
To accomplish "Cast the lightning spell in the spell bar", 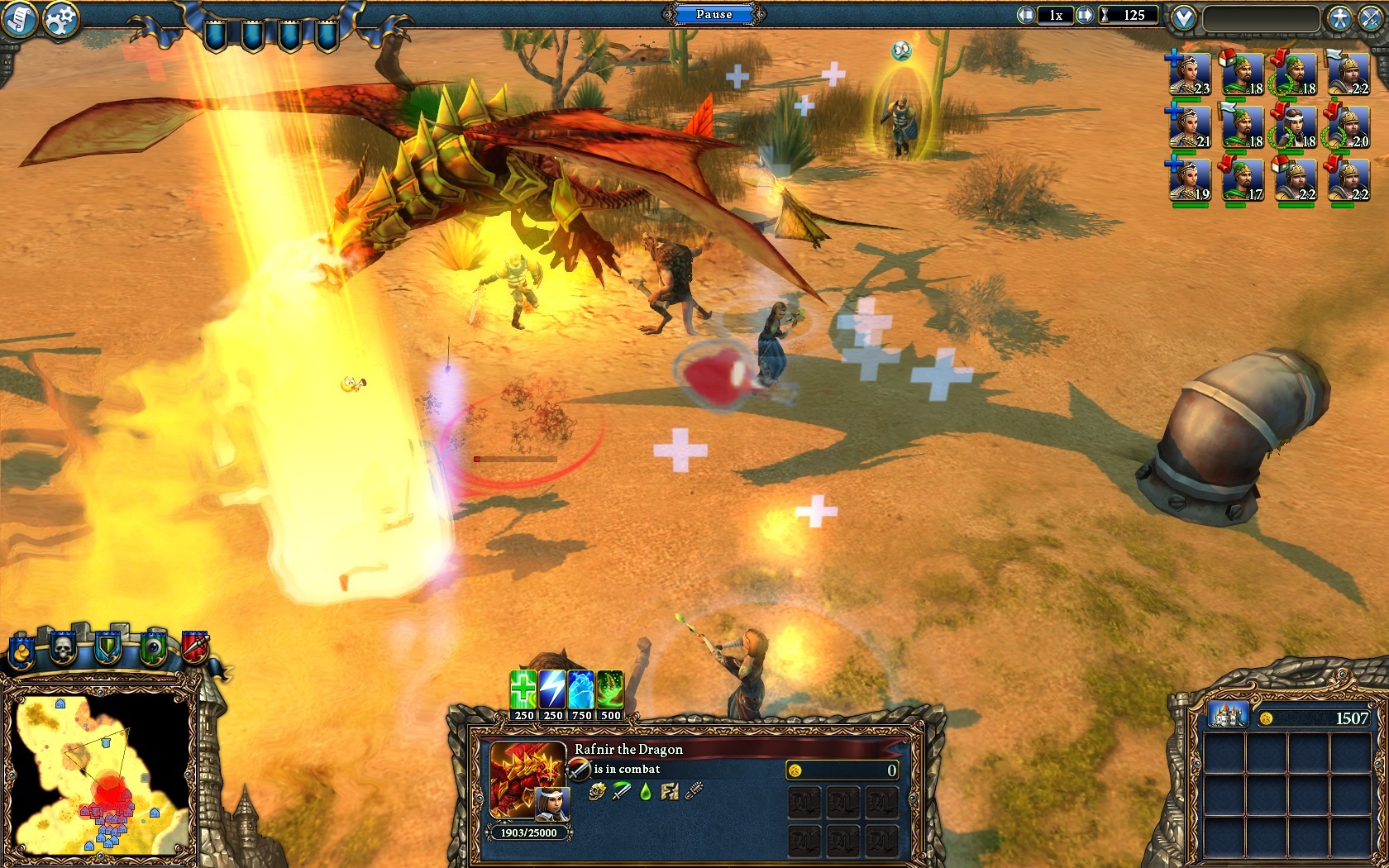I will click(551, 690).
